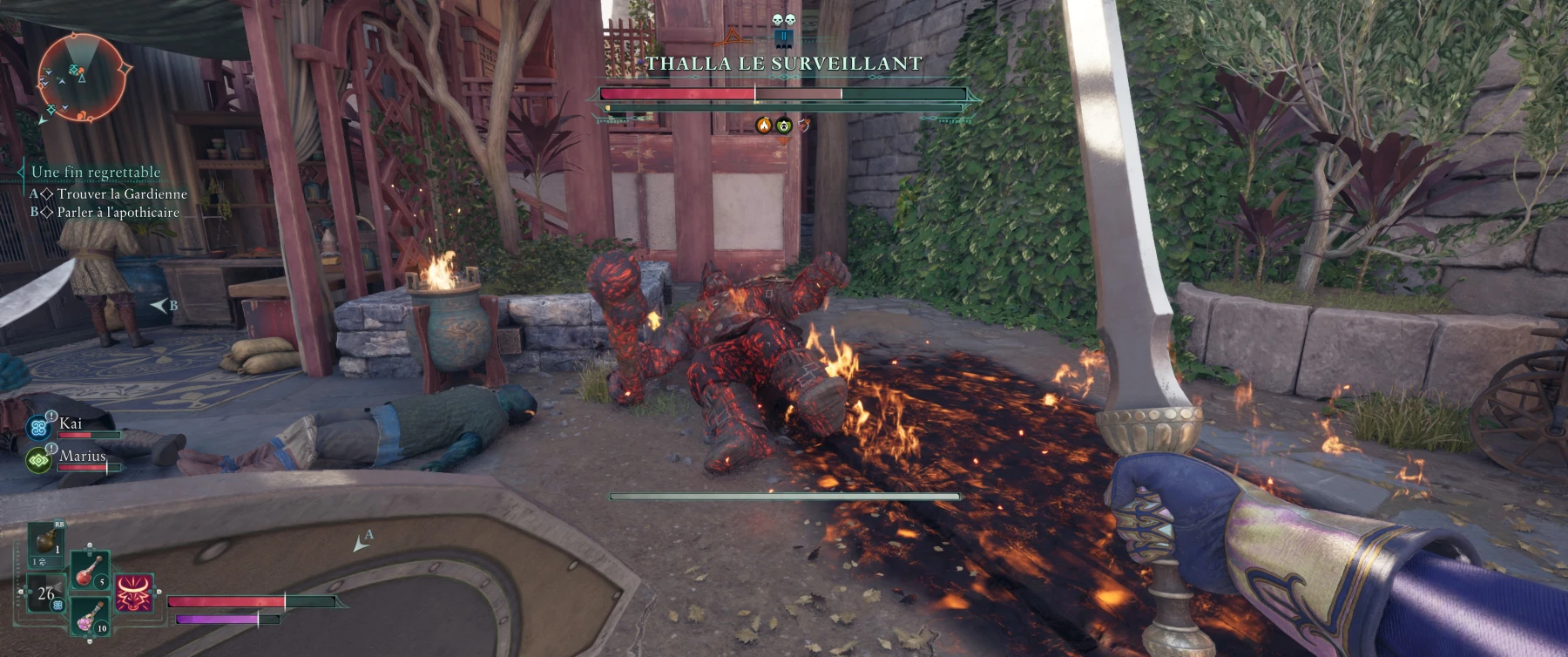Click the broken shield debuff icon
Viewport: 1568px width, 657px height.
(x=804, y=125)
